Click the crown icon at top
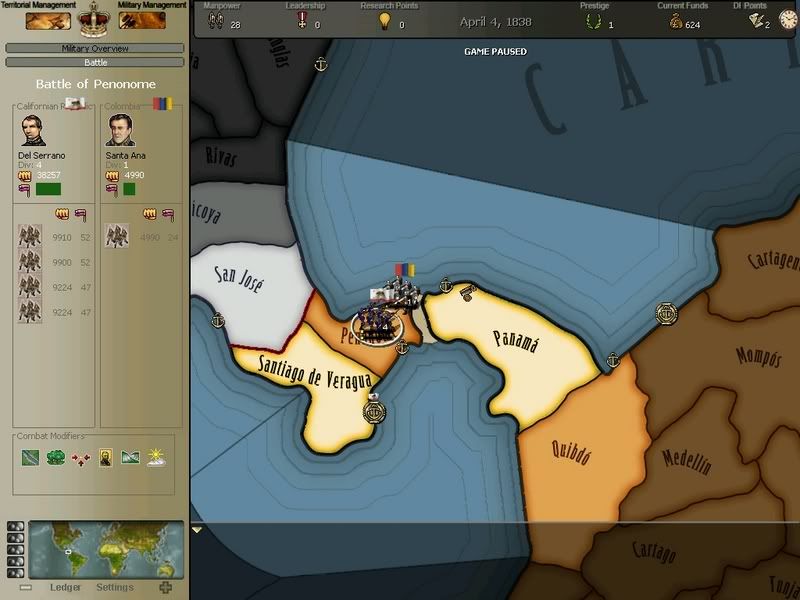Viewport: 800px width, 600px height. tap(95, 16)
